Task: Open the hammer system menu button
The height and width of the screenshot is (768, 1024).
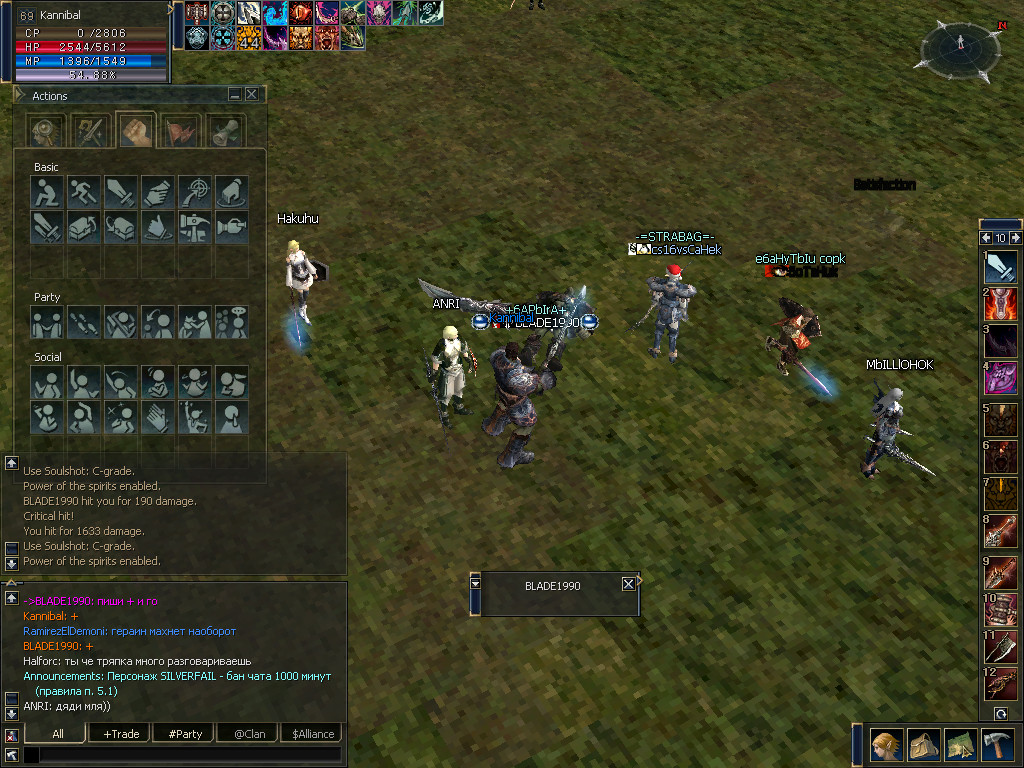Action: pyautogui.click(x=999, y=745)
